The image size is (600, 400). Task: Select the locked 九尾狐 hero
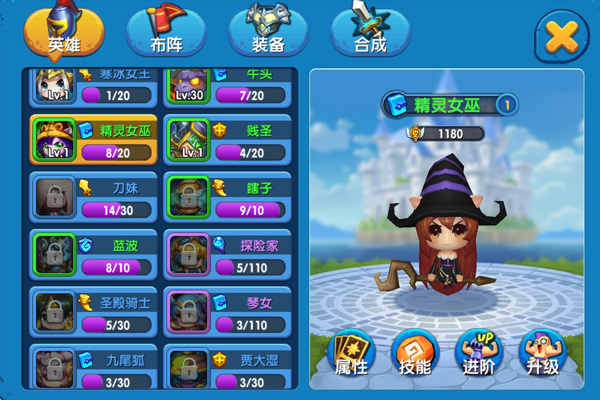94,366
